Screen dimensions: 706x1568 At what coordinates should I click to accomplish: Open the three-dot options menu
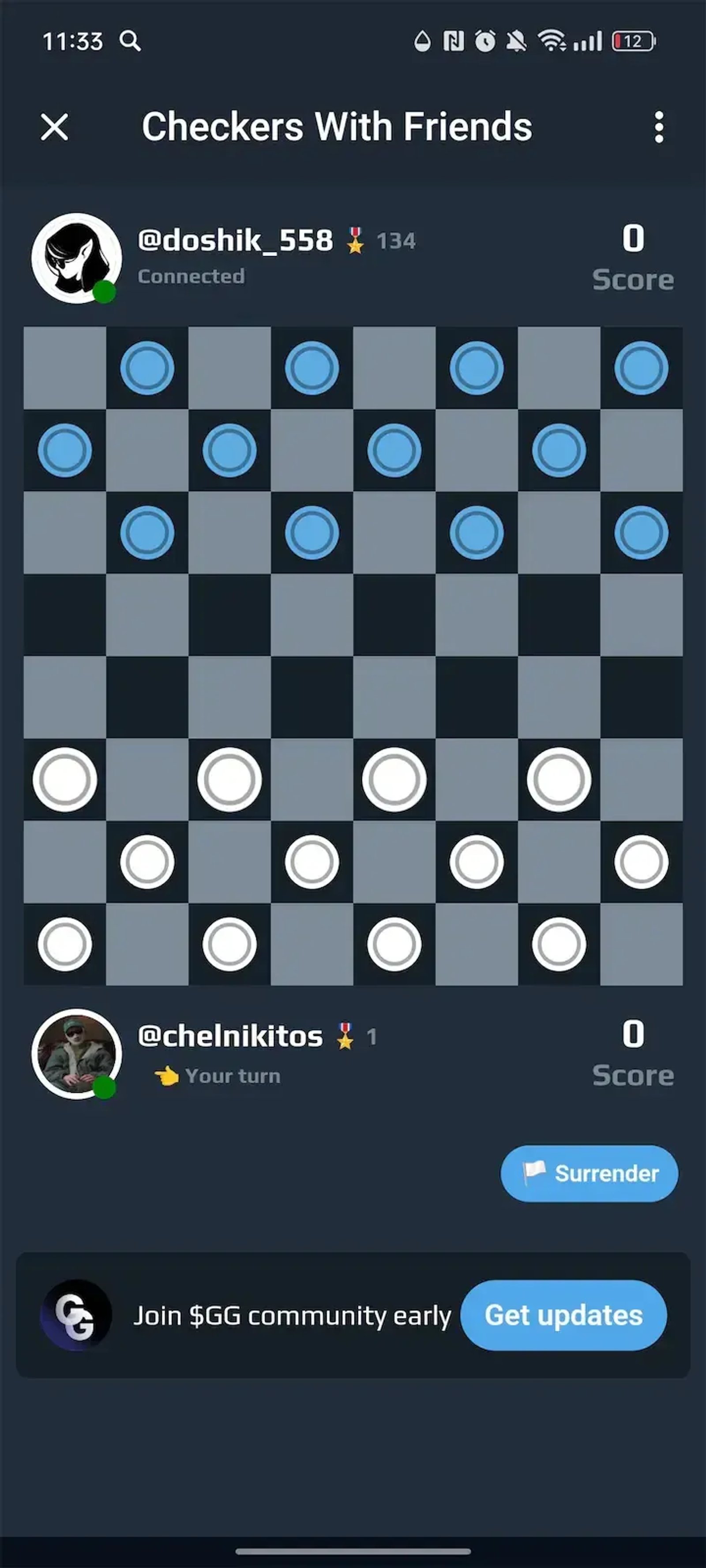(x=658, y=128)
